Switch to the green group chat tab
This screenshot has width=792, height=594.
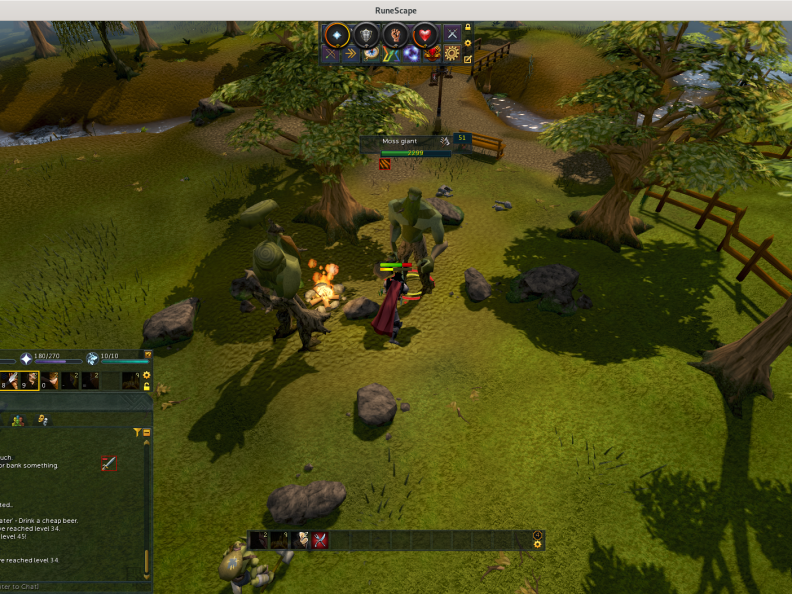tap(18, 421)
